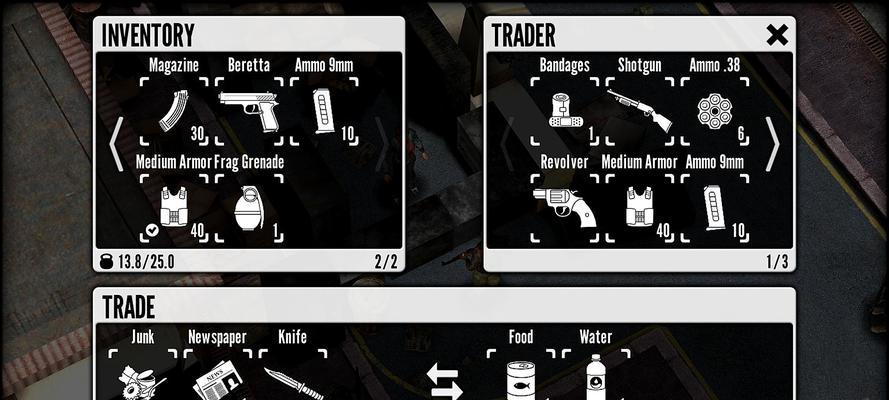Viewport: 889px width, 400px height.
Task: Select Junk in the trade offer
Action: (x=143, y=378)
